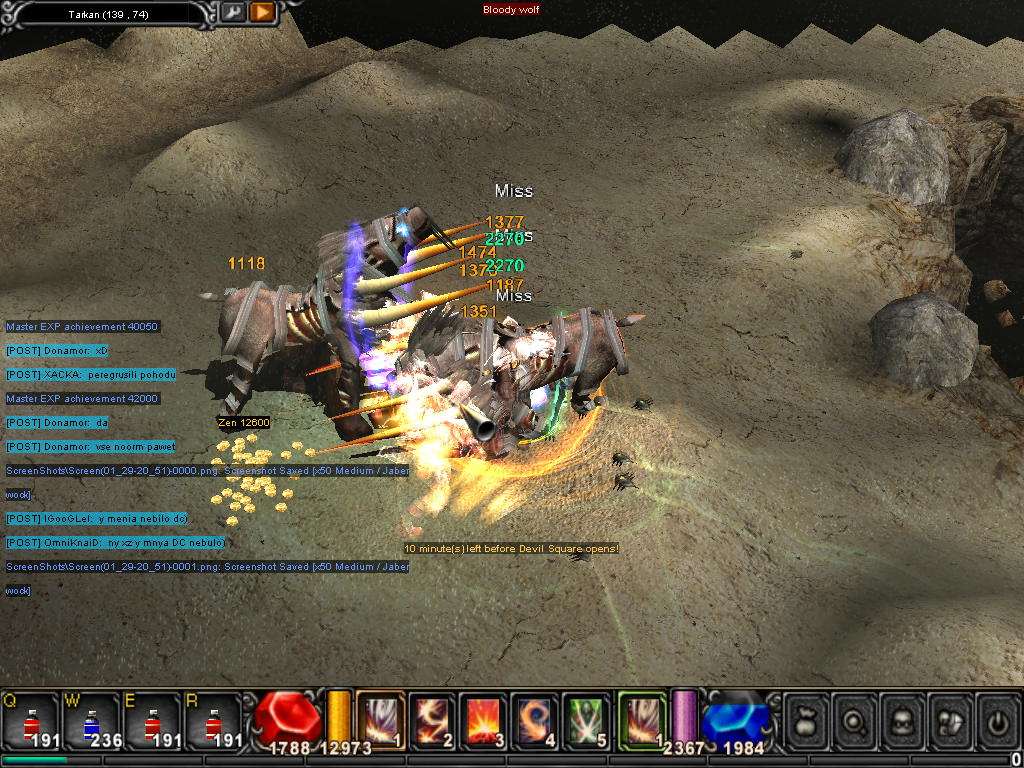Click the wrench settings button
This screenshot has height=768, width=1024.
[232, 12]
